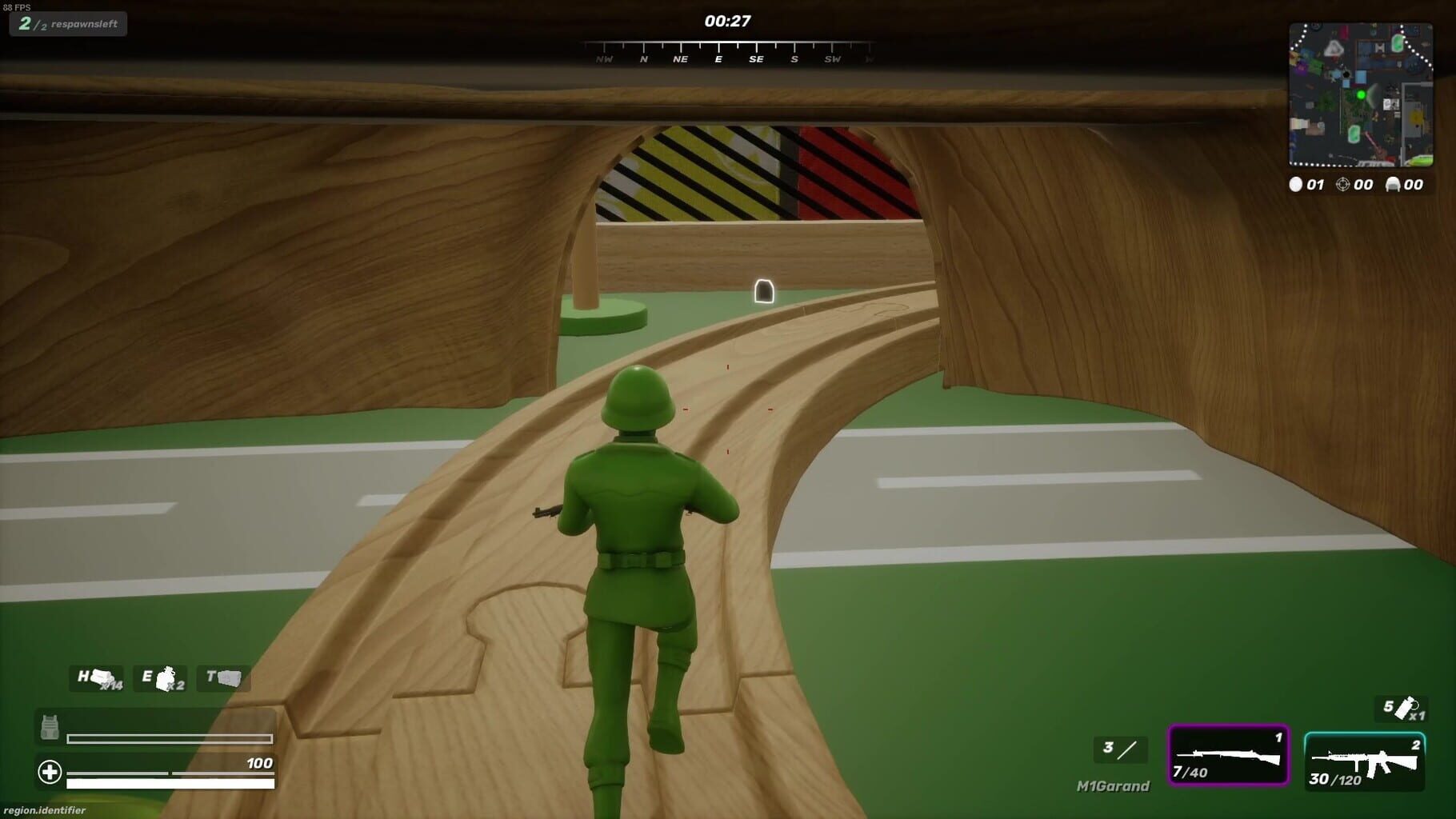Select the E bandage bag item icon
The width and height of the screenshot is (1456, 819).
tap(161, 677)
